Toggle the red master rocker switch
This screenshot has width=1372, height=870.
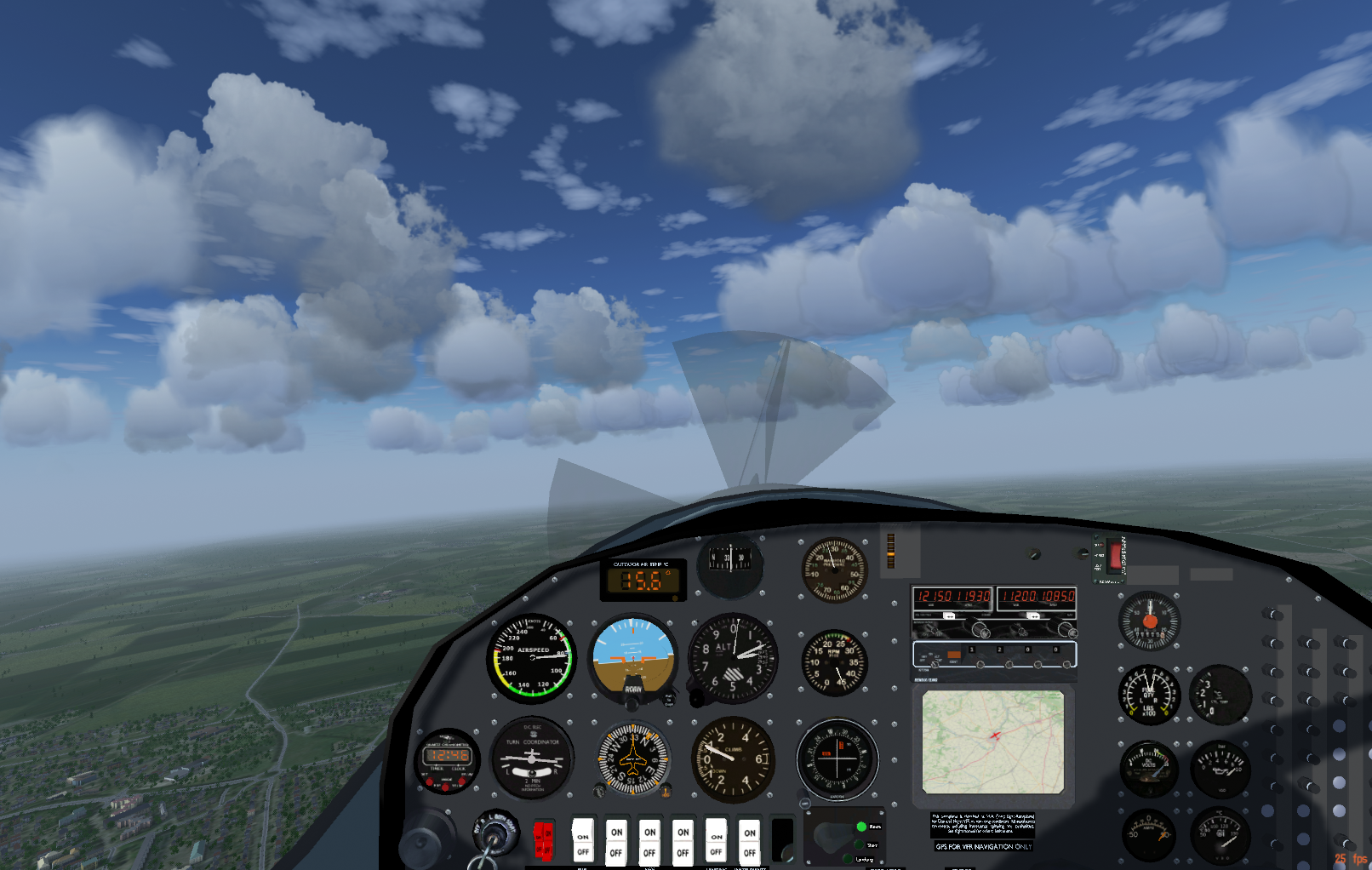[543, 839]
